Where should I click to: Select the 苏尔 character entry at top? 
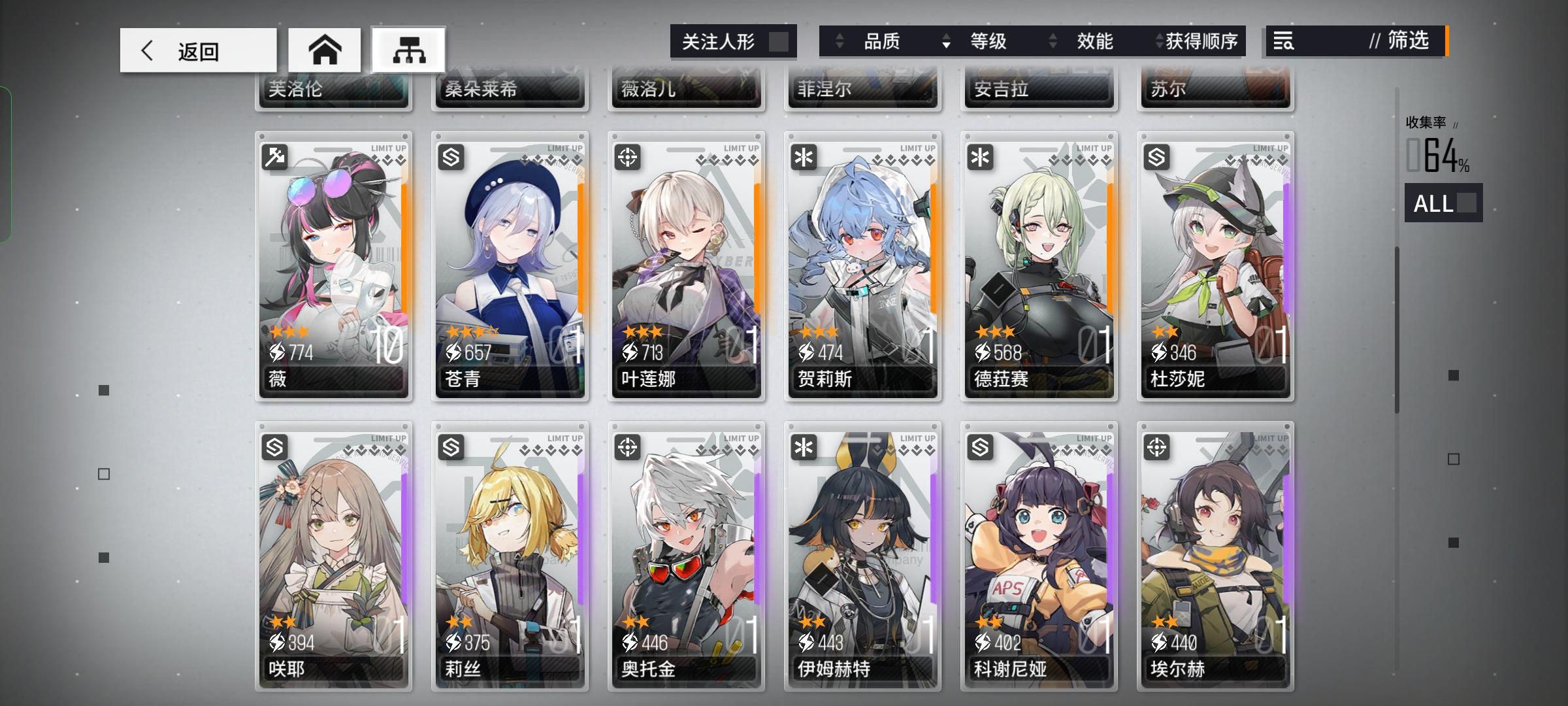pos(1215,88)
